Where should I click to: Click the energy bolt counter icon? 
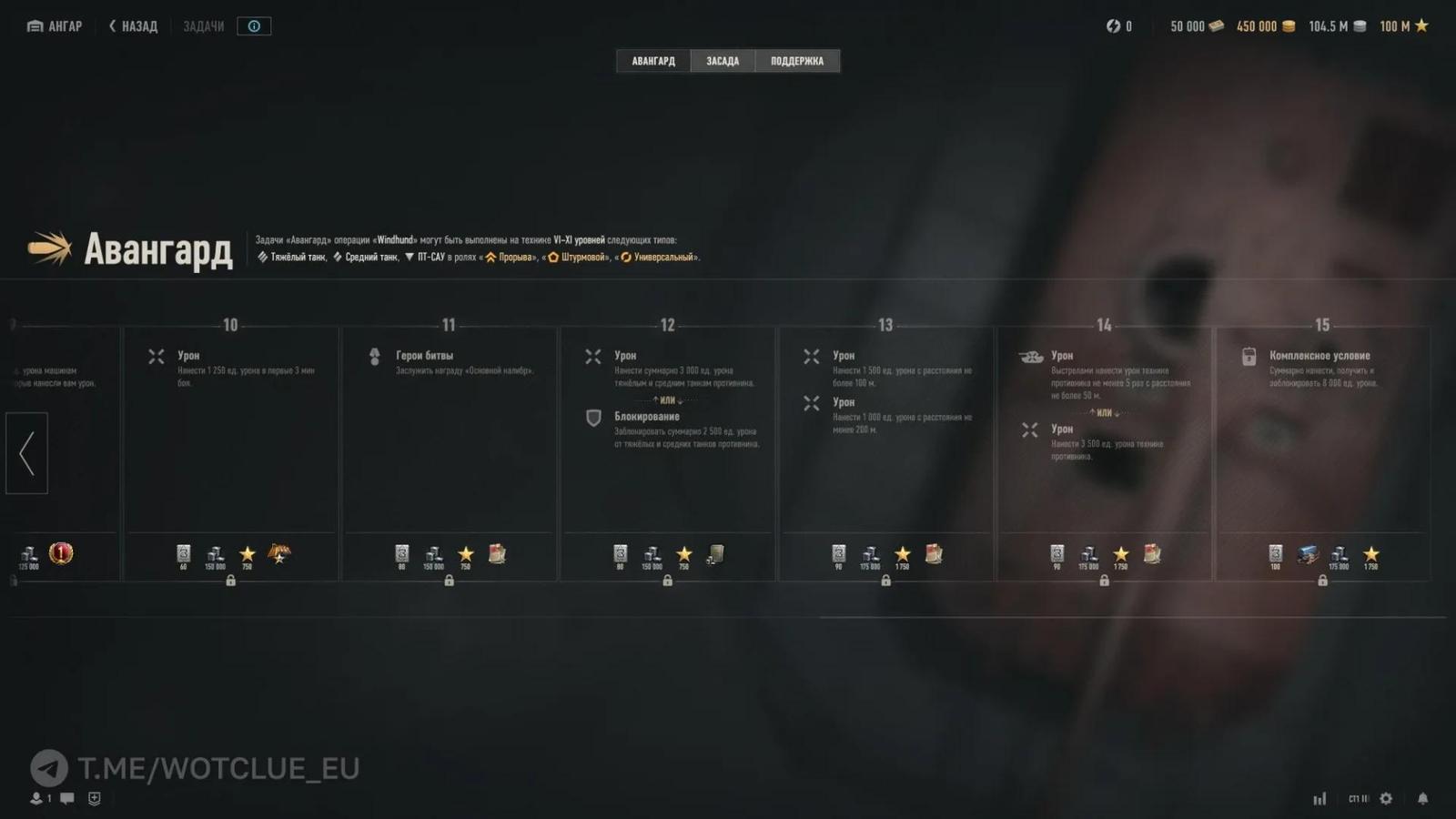(x=1112, y=25)
